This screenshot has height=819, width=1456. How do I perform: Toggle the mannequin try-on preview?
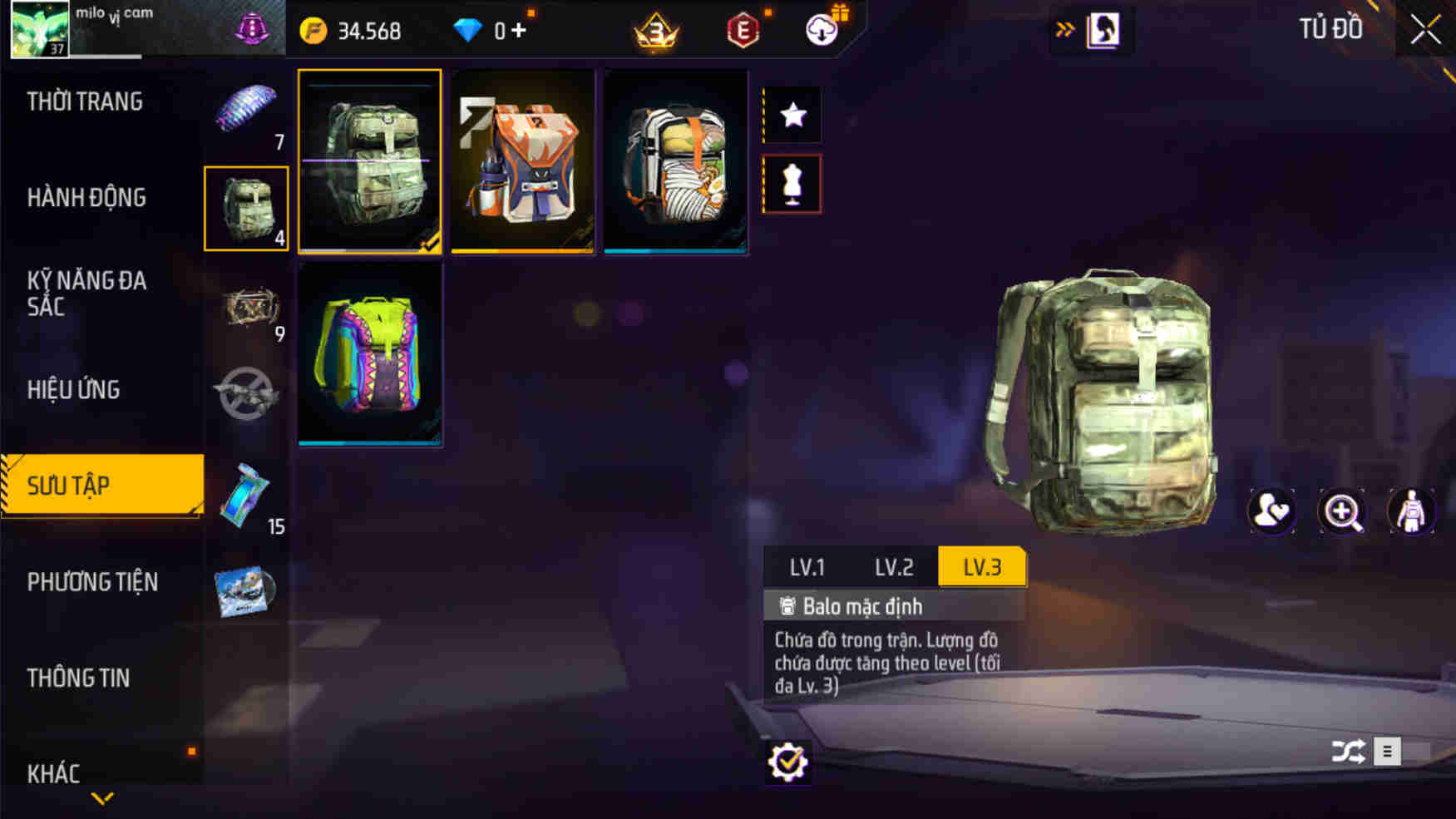click(792, 184)
